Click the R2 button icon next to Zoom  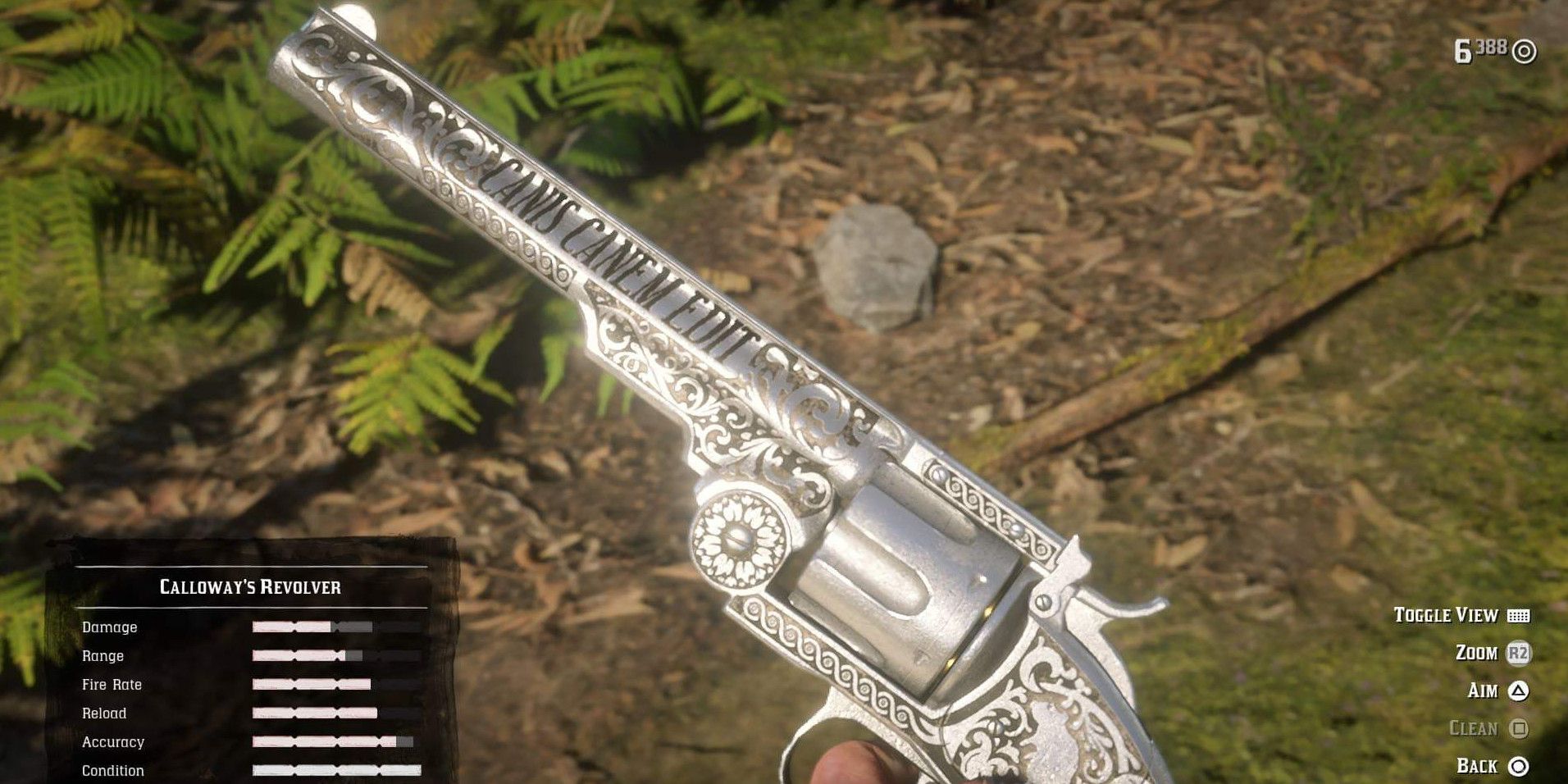pos(1518,654)
